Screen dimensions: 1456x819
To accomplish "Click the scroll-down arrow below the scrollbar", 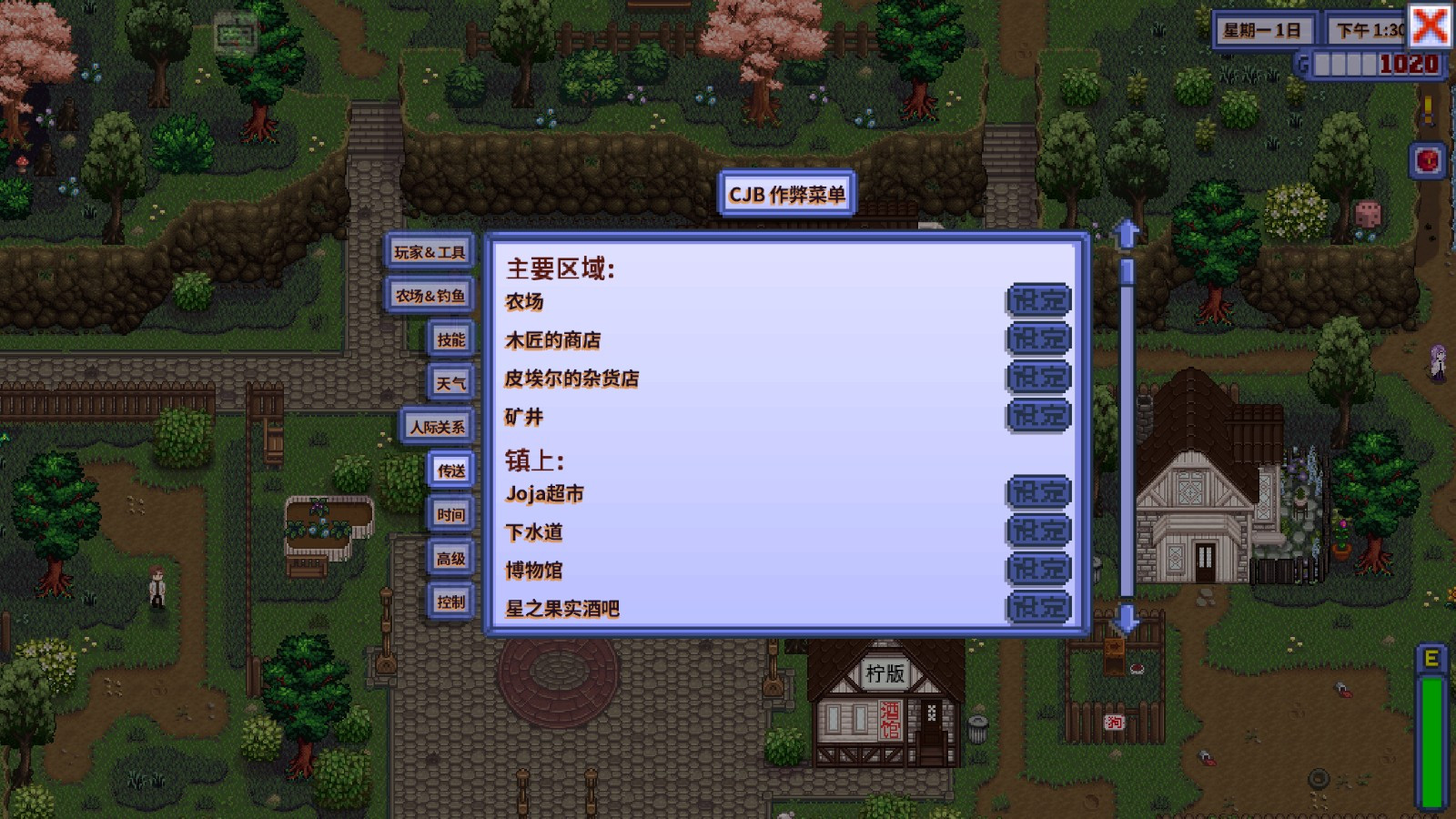I will point(1127,622).
